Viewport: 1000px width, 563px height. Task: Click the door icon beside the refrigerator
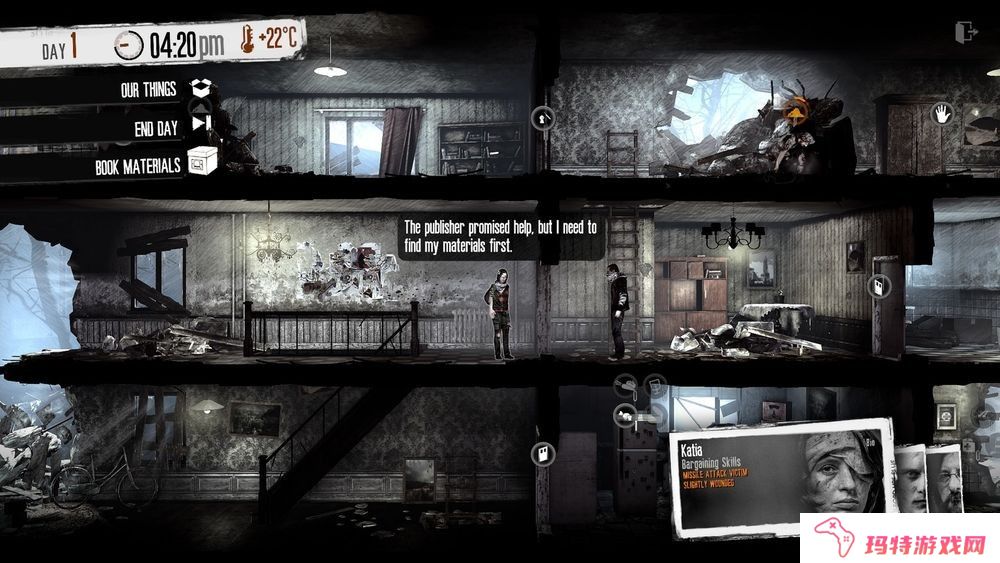tap(541, 455)
